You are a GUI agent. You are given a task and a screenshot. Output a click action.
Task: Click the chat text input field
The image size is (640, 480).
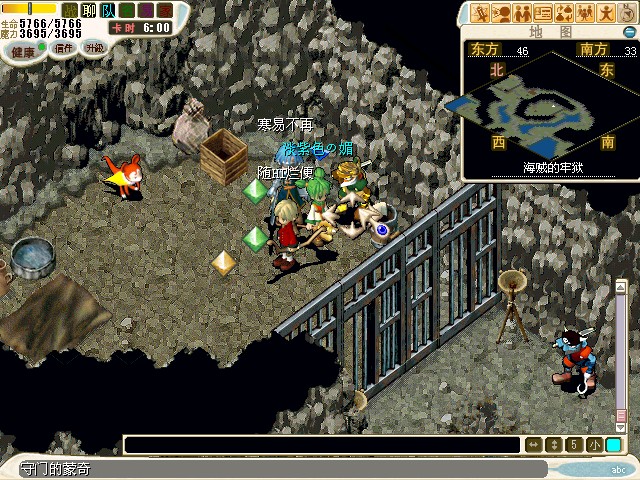pyautogui.click(x=322, y=445)
